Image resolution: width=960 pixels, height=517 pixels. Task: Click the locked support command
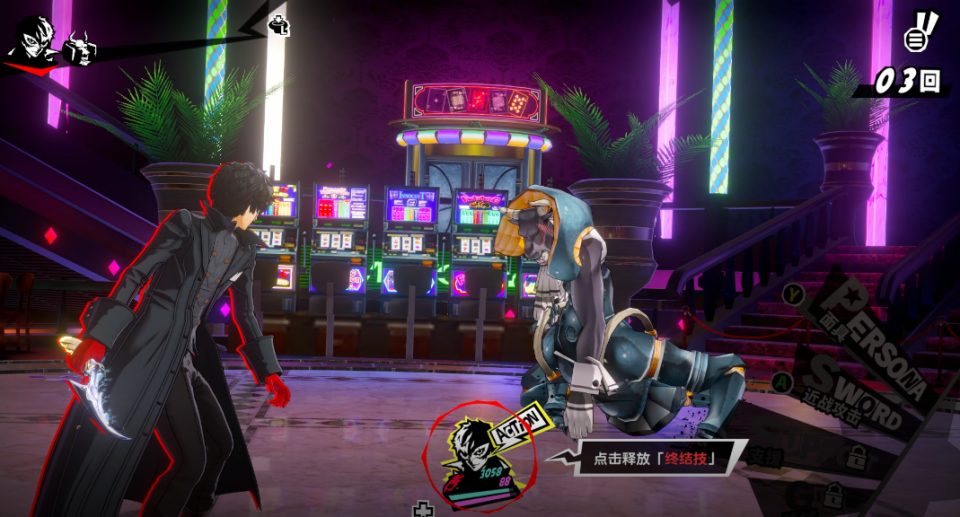[x=855, y=458]
